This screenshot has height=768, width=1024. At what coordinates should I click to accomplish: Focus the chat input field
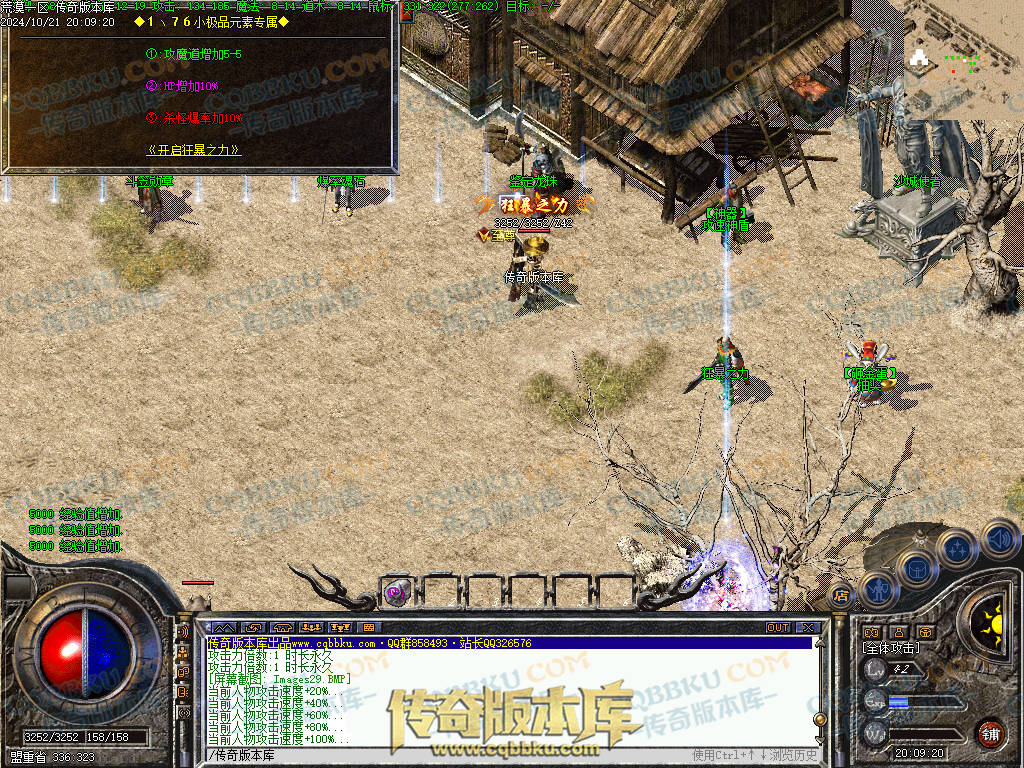point(450,755)
